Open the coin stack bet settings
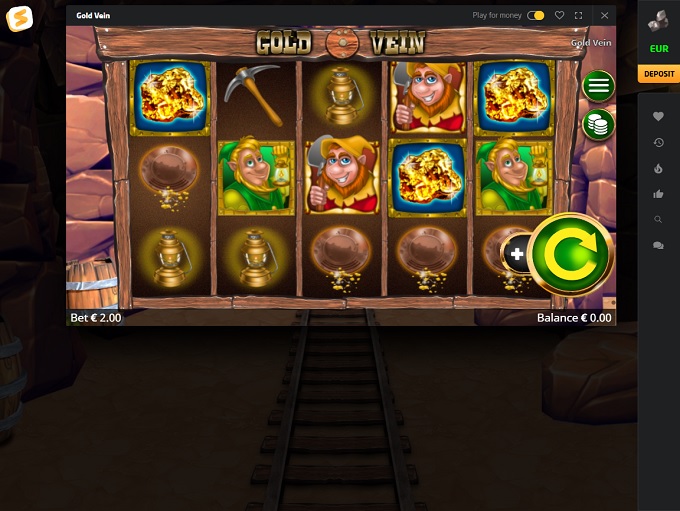This screenshot has width=680, height=511. click(598, 124)
